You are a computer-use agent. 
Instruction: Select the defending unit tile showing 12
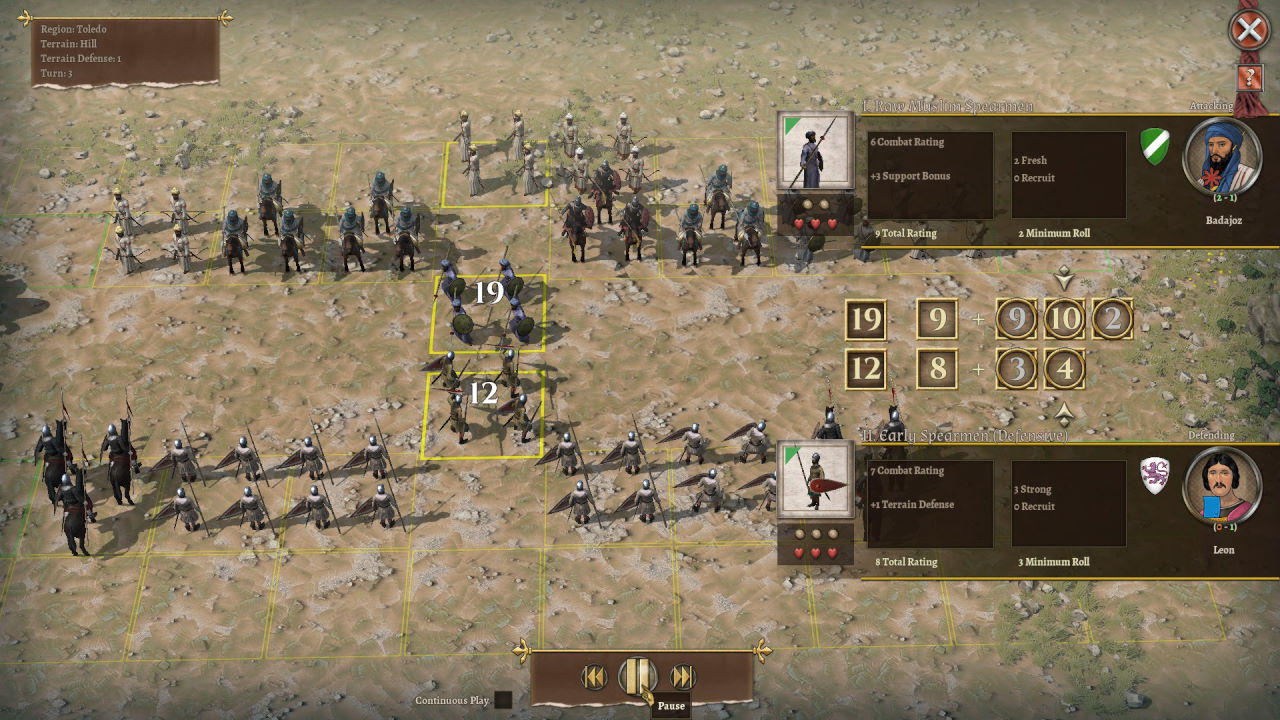click(x=483, y=413)
